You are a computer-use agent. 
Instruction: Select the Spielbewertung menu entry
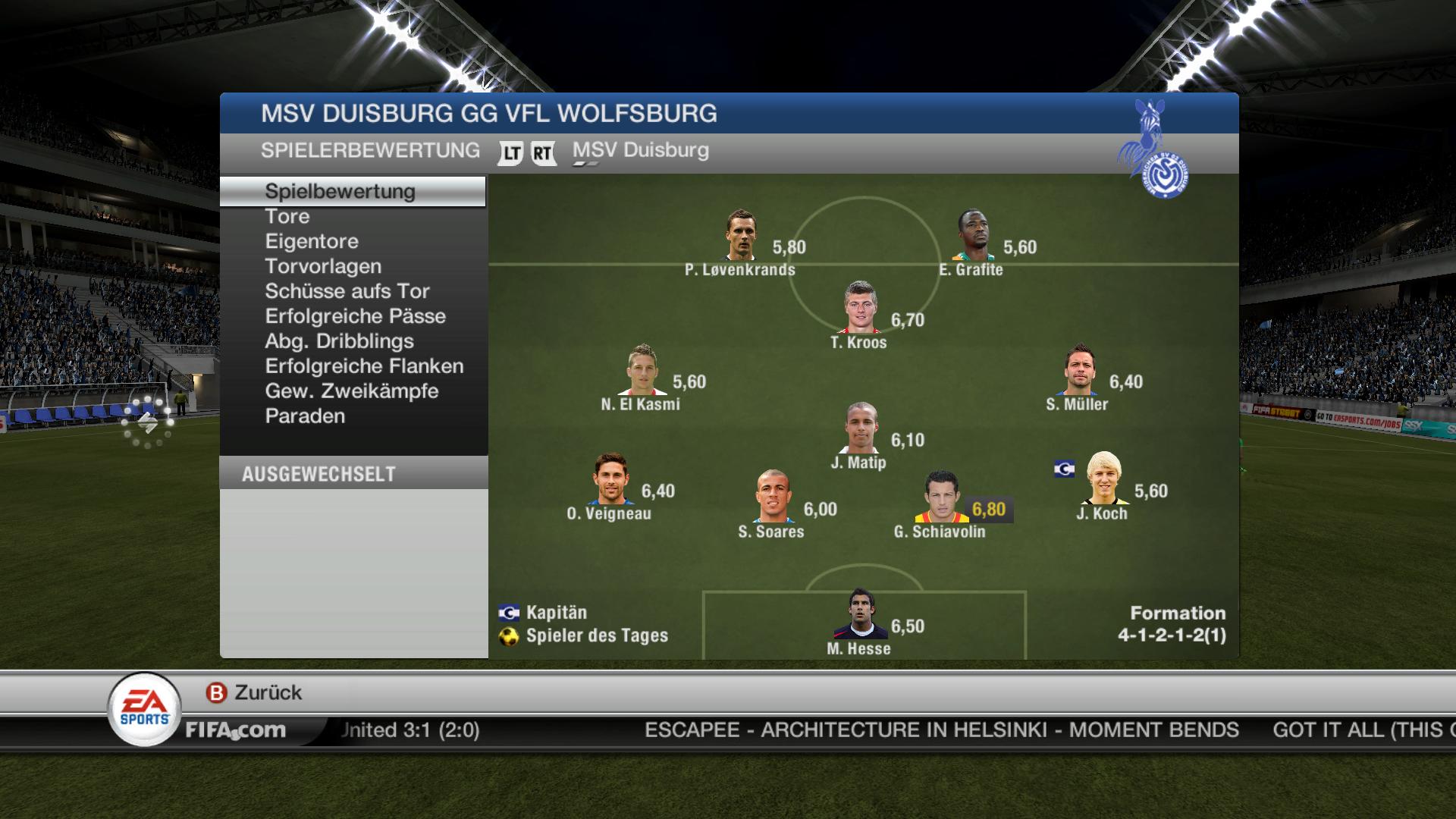point(340,191)
